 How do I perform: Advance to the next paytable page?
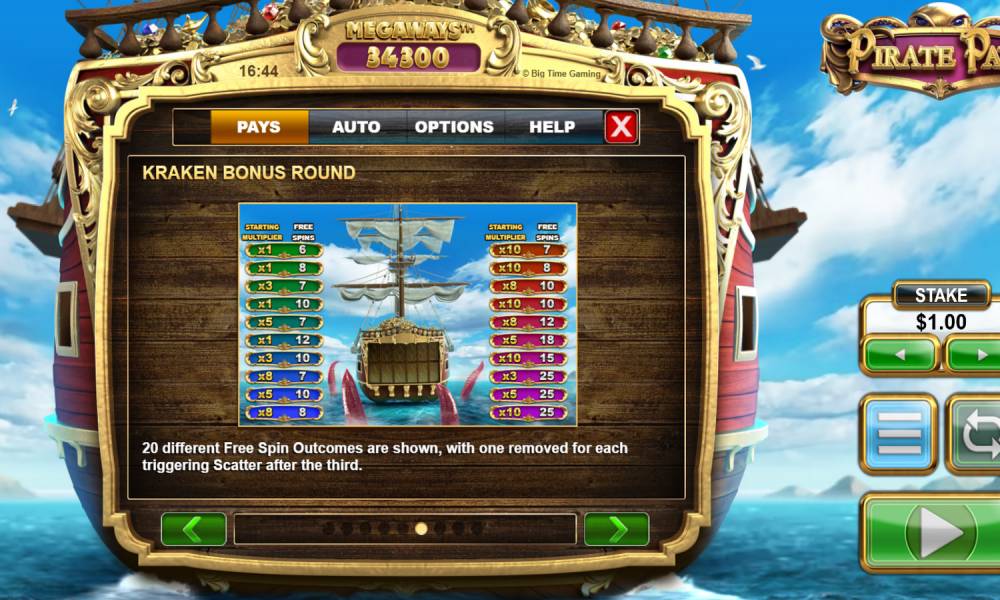pyautogui.click(x=616, y=529)
